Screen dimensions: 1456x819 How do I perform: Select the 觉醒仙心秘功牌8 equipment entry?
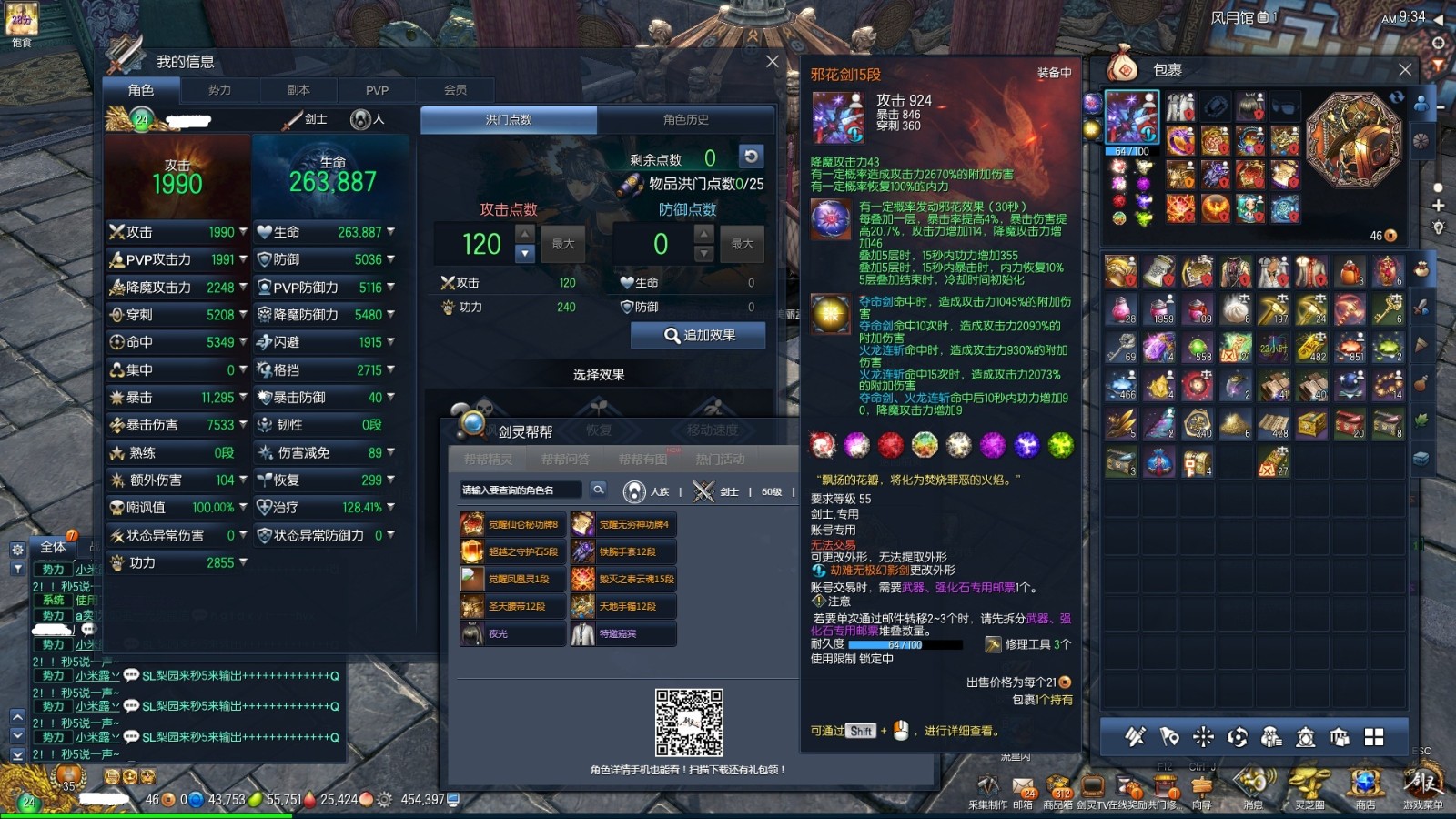point(513,524)
